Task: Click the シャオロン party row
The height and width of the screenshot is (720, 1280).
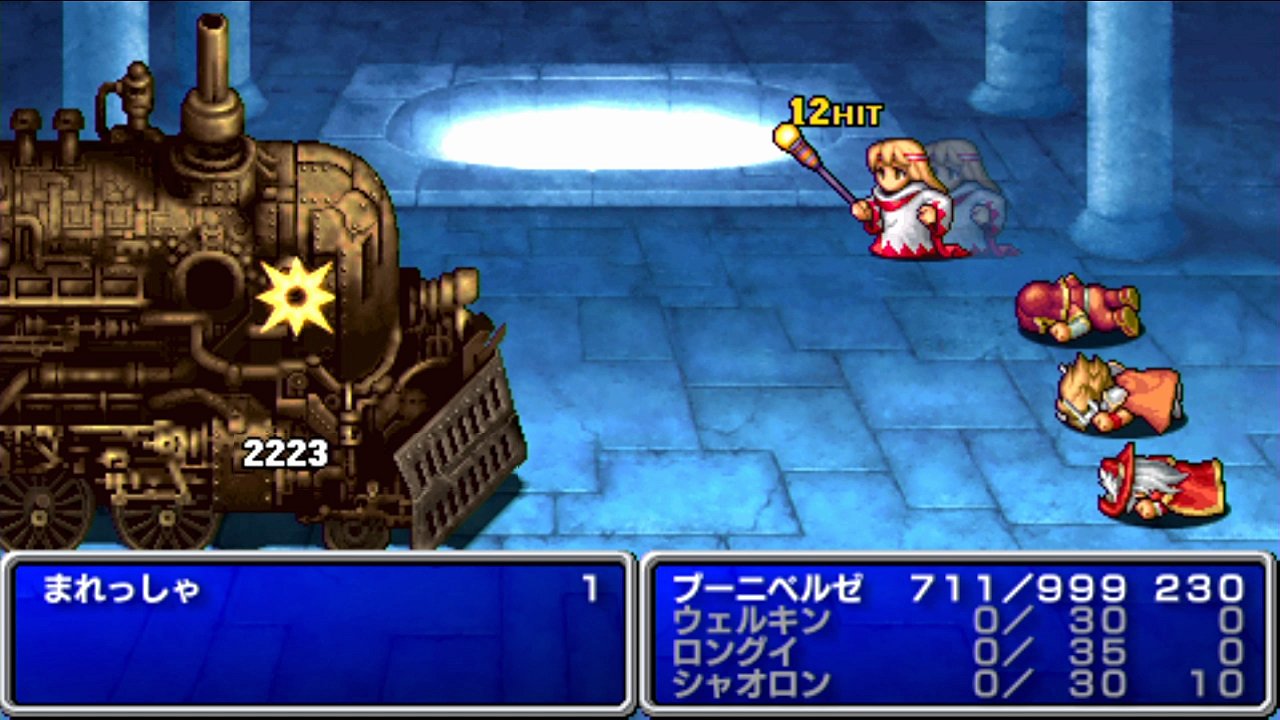Action: coord(751,684)
